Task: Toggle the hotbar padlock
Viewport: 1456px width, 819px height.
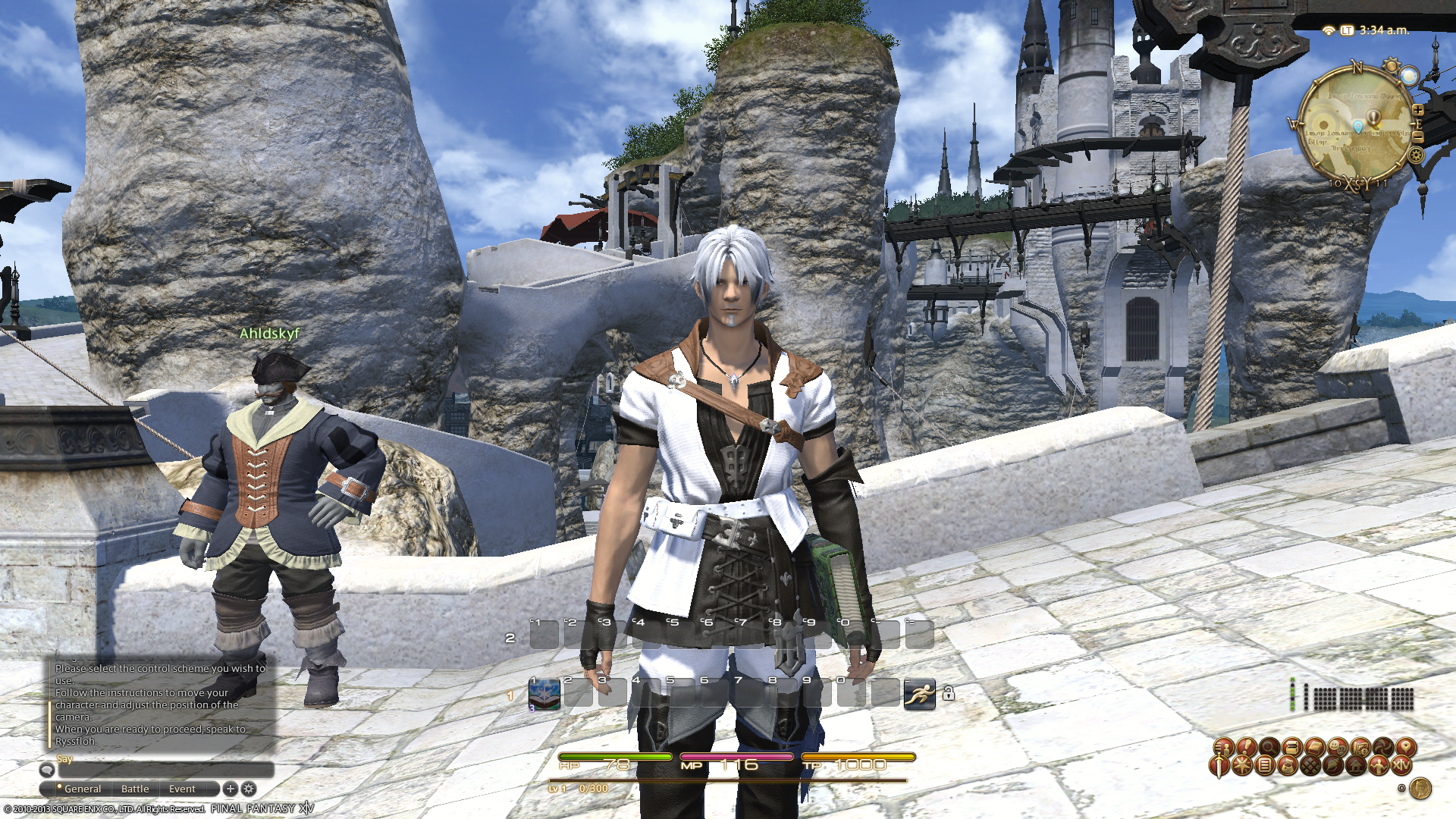Action: [948, 692]
